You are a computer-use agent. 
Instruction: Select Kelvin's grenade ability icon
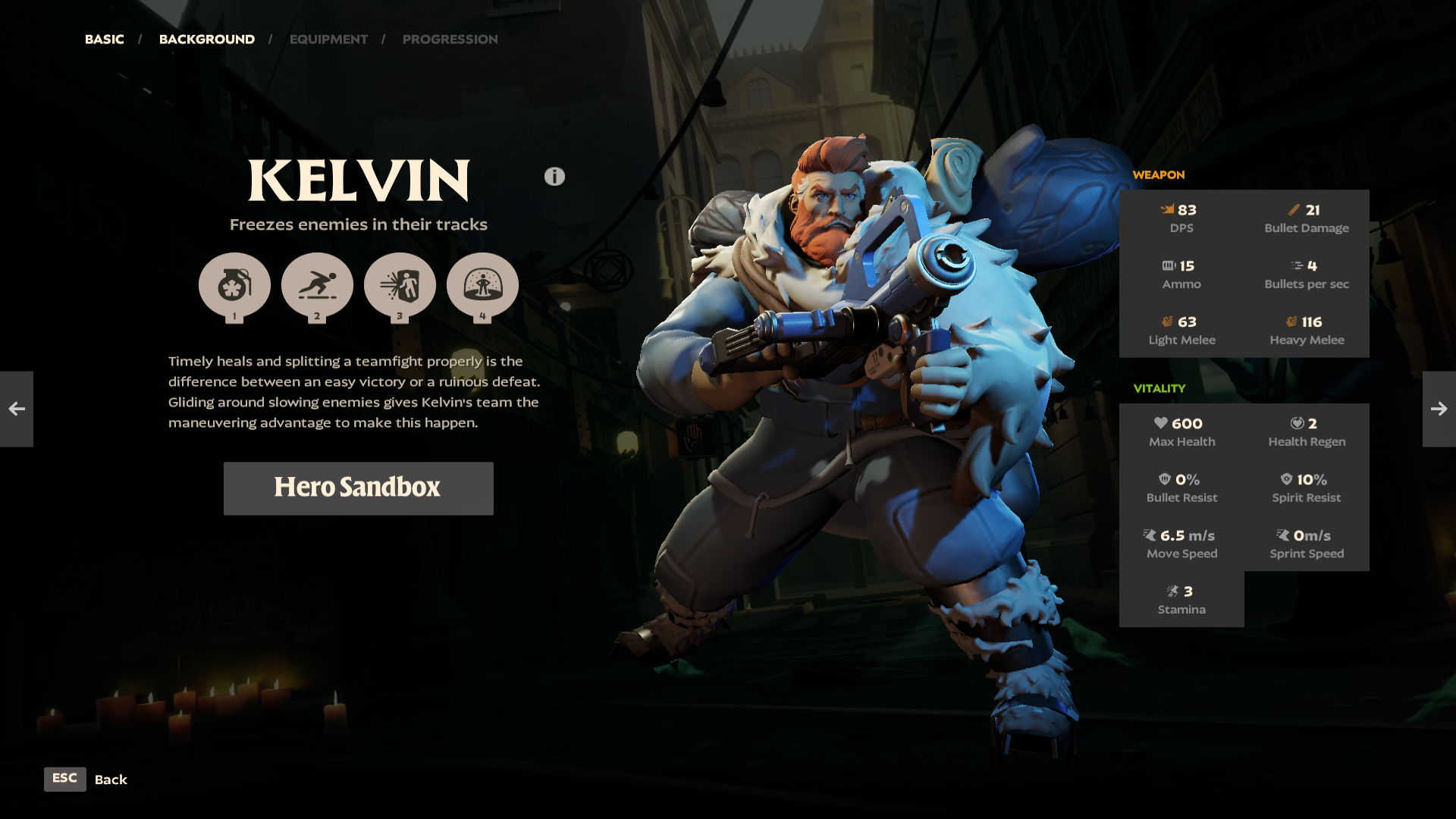pos(234,286)
